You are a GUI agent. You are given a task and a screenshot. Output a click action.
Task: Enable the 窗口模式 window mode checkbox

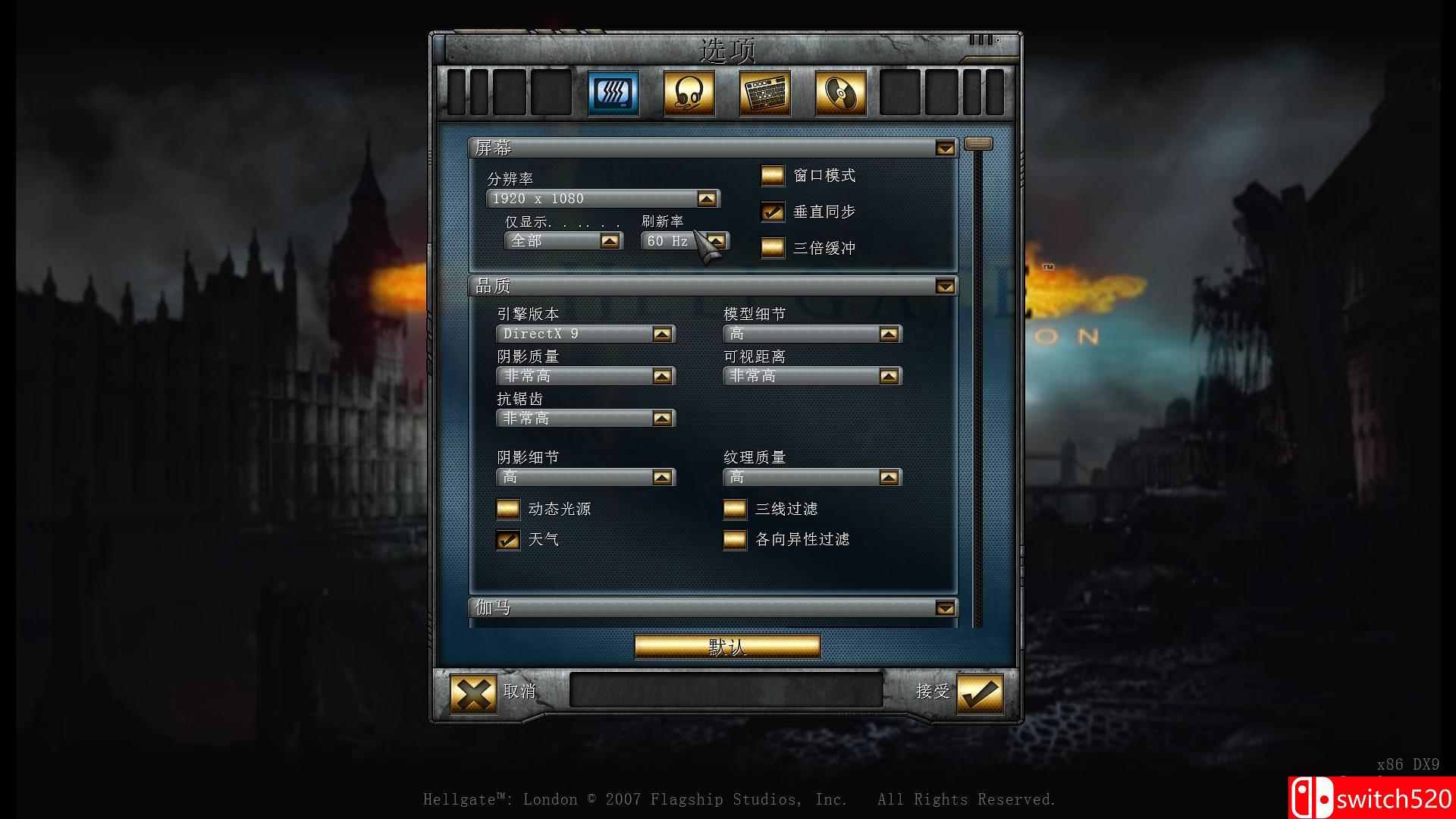coord(772,175)
